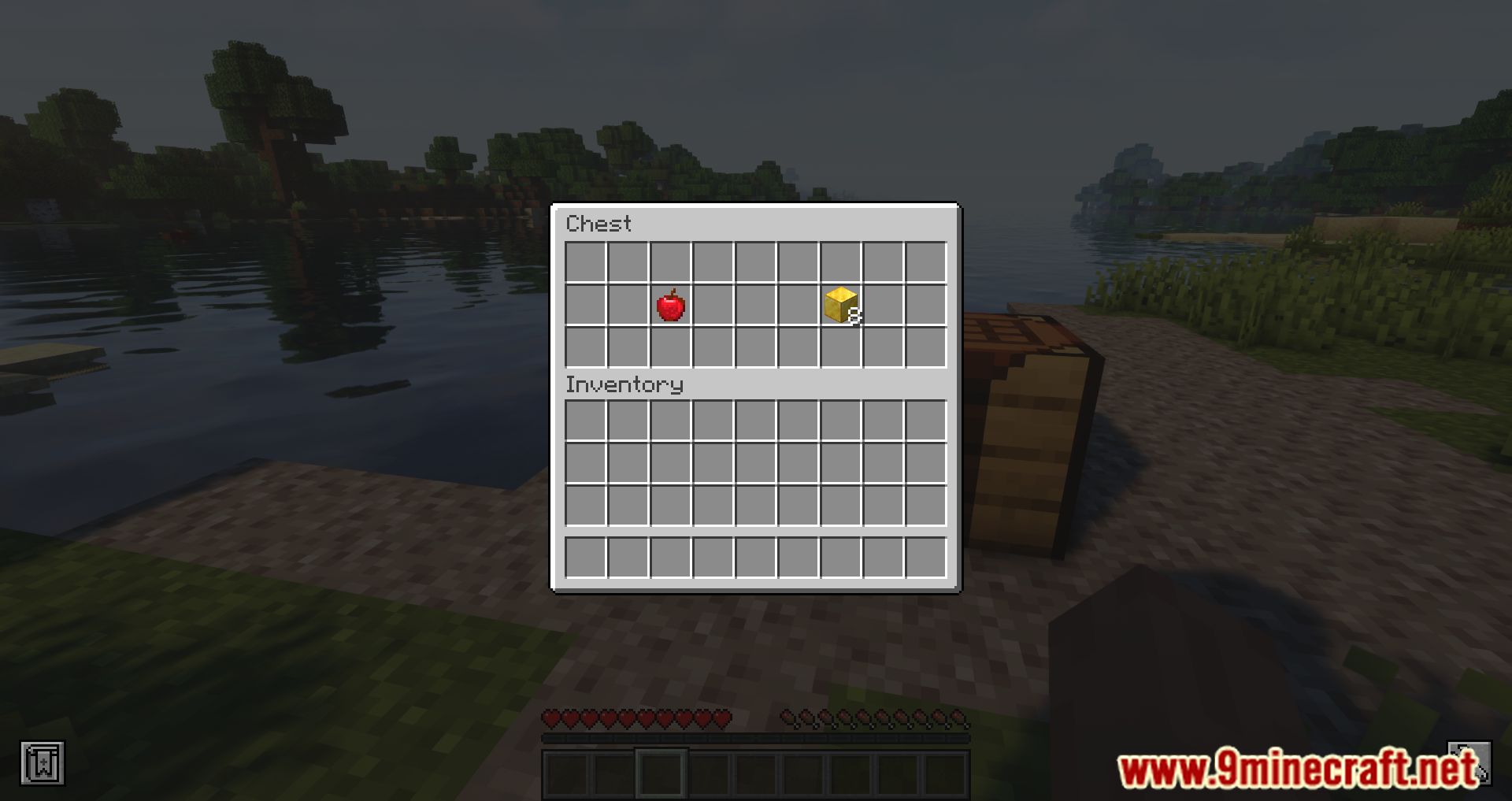Click the Chest title label
Image resolution: width=1512 pixels, height=801 pixels.
598,224
